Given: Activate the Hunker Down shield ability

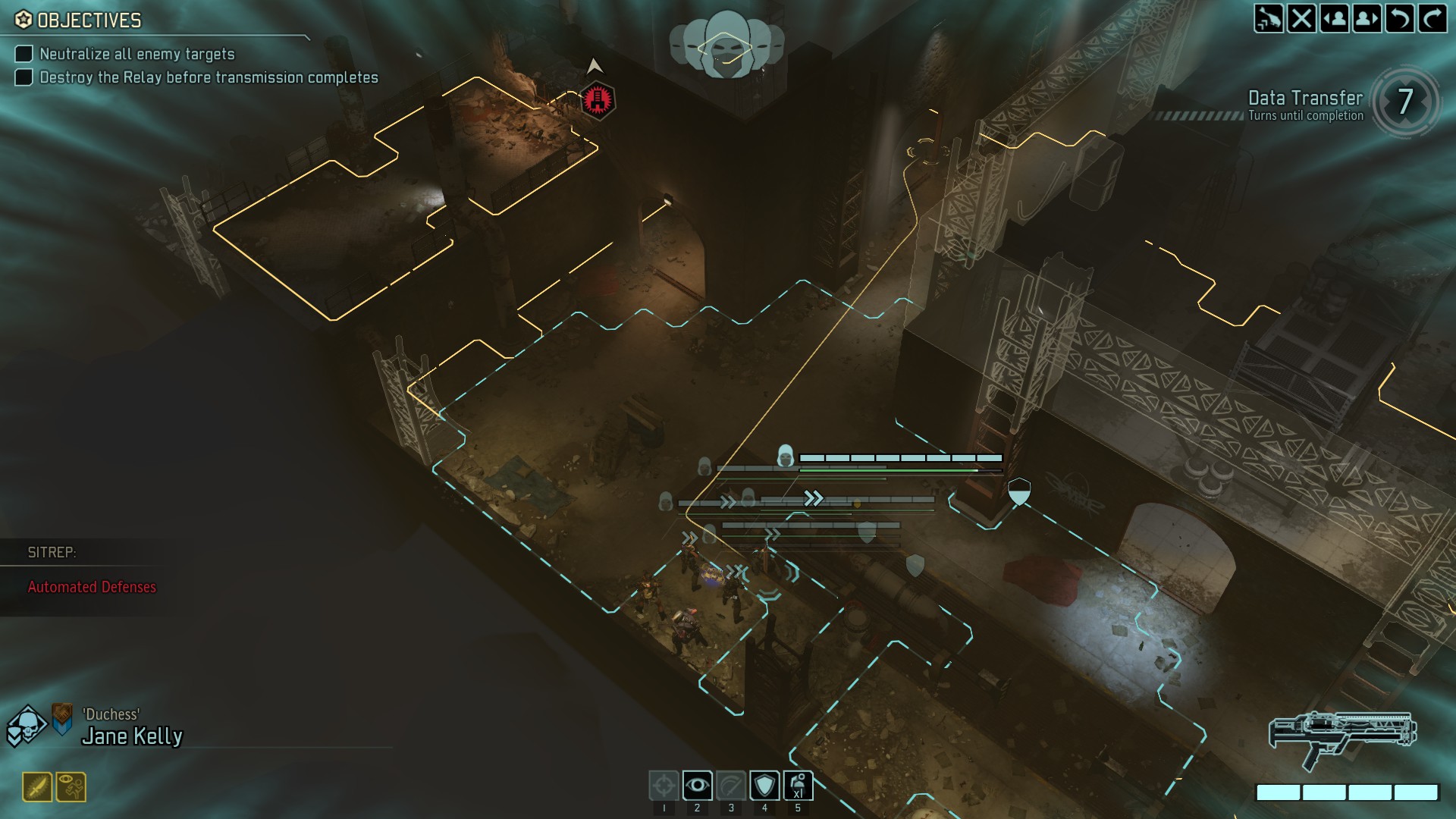Looking at the screenshot, I should [764, 786].
